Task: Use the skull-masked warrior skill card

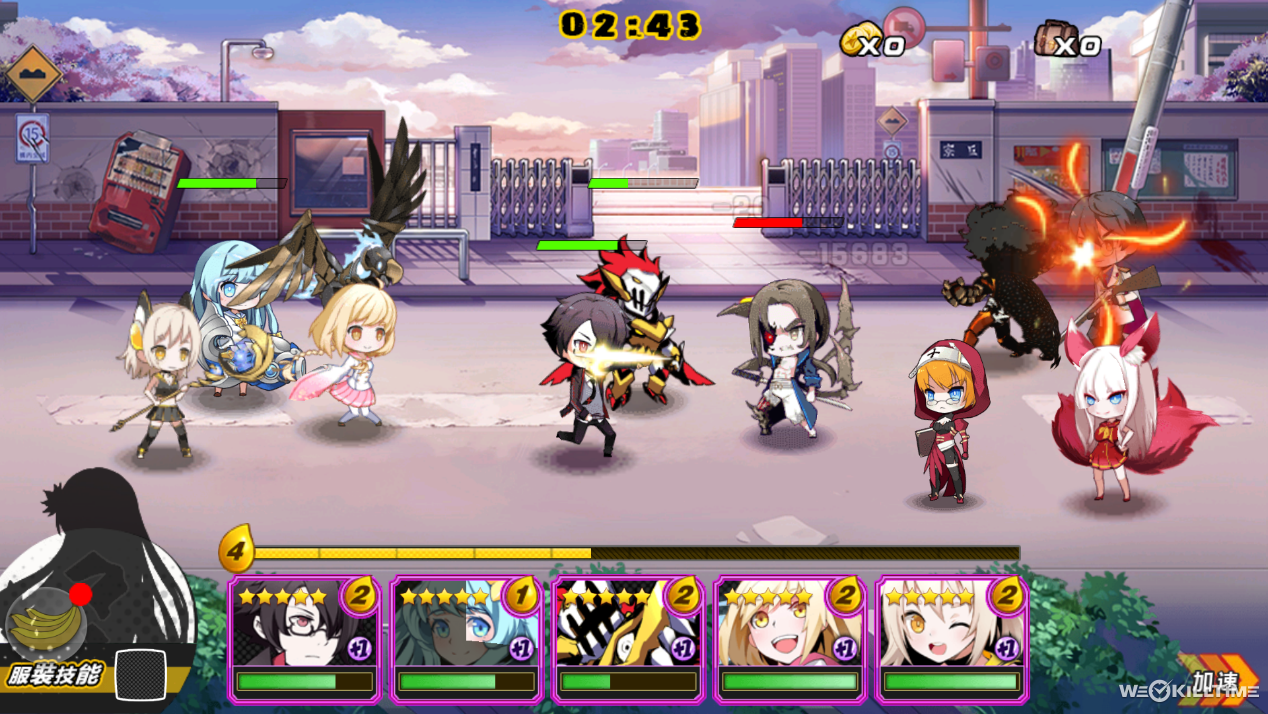Action: point(629,638)
